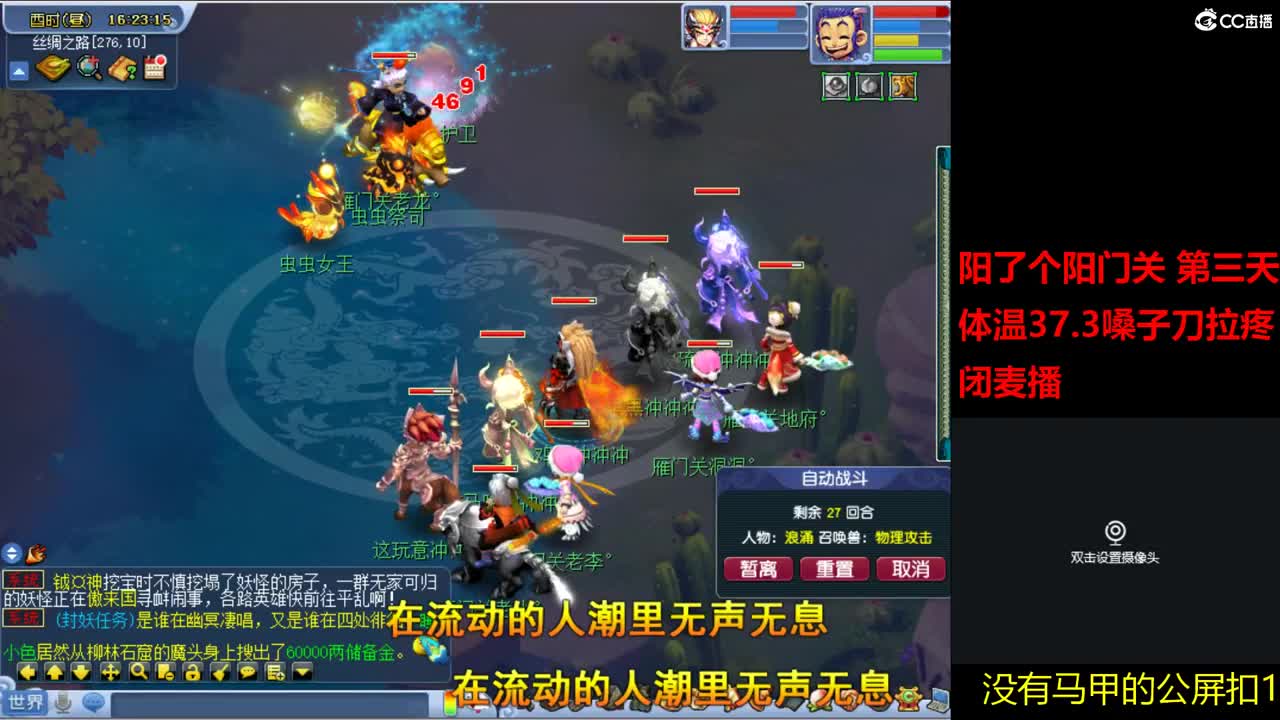Click the tiger-head buff icon under the summon portrait
The height and width of the screenshot is (720, 1280).
pyautogui.click(x=903, y=87)
